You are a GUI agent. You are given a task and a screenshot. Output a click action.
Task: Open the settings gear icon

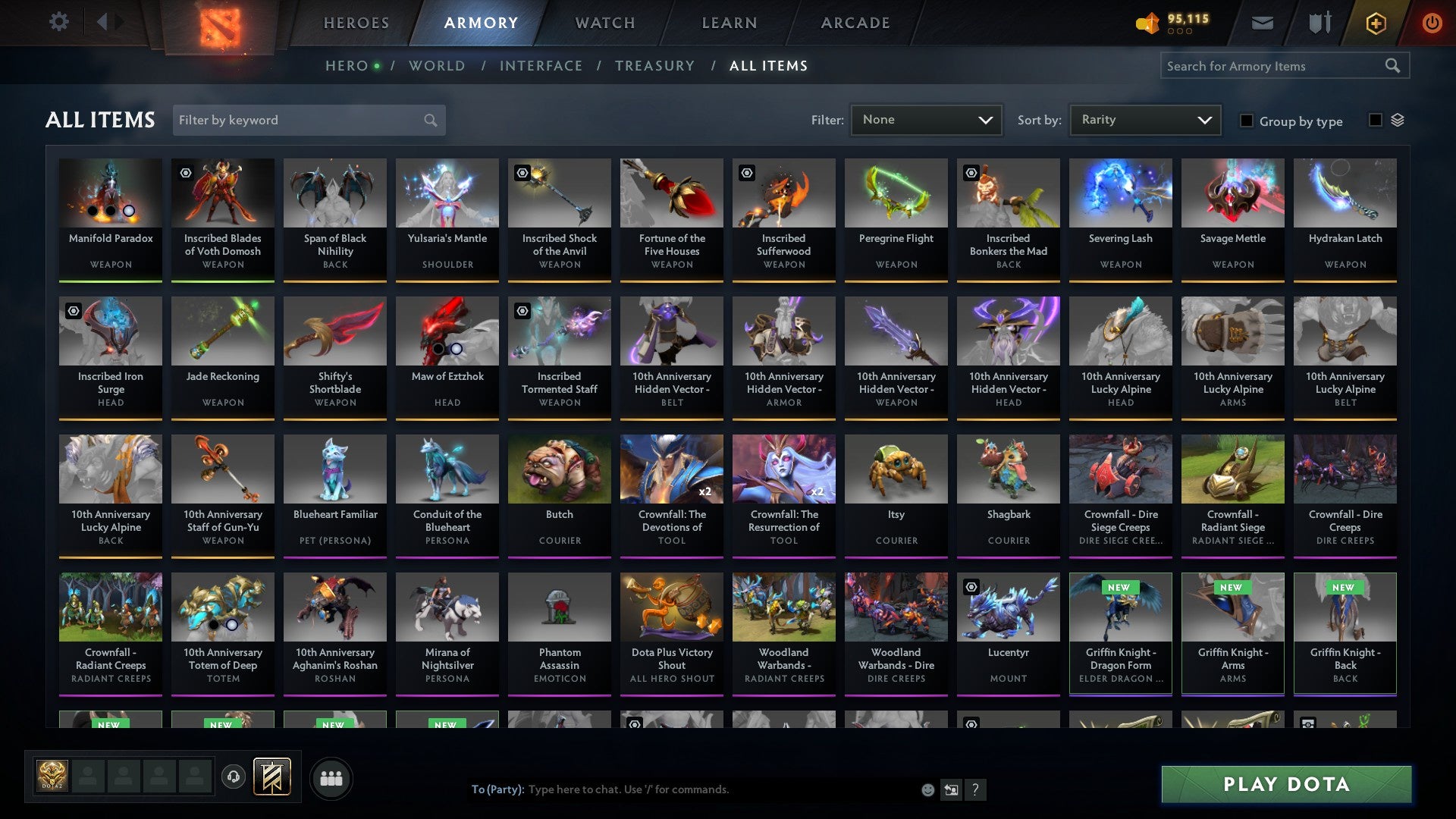(58, 22)
